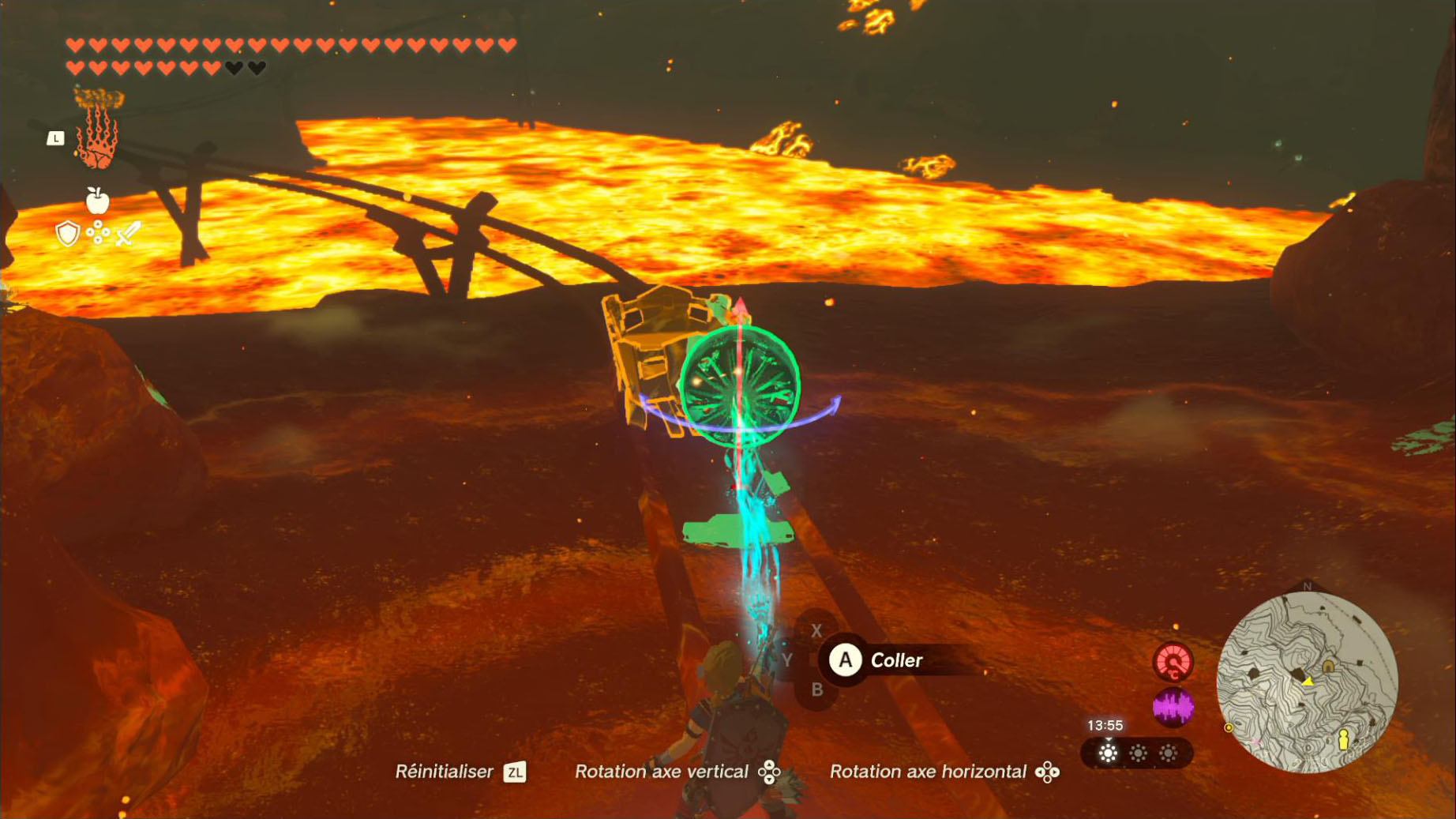
Task: Choose the apple quick-item icon
Action: [x=97, y=201]
